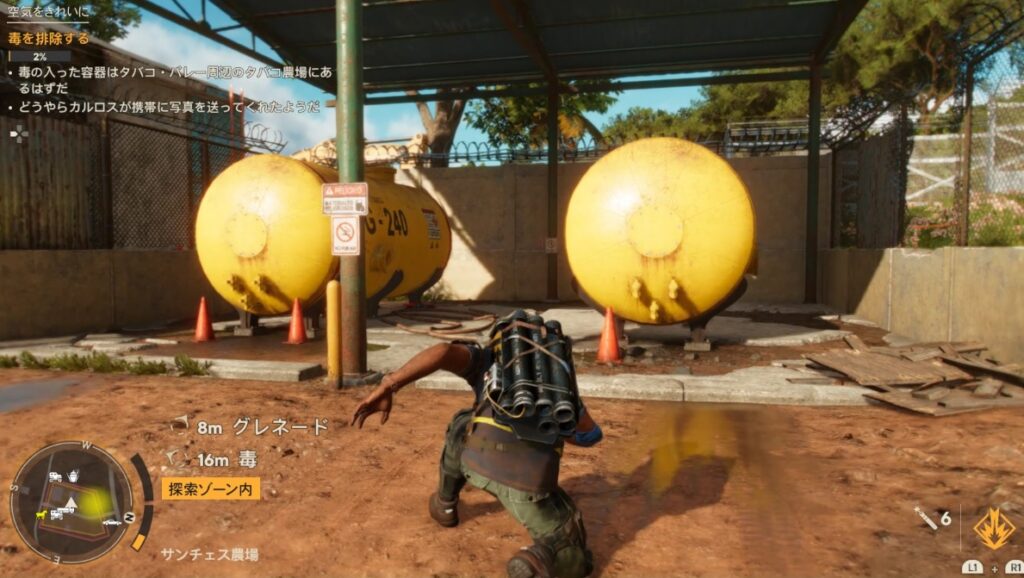Open the circular minimap
1024x578 pixels.
[x=71, y=502]
